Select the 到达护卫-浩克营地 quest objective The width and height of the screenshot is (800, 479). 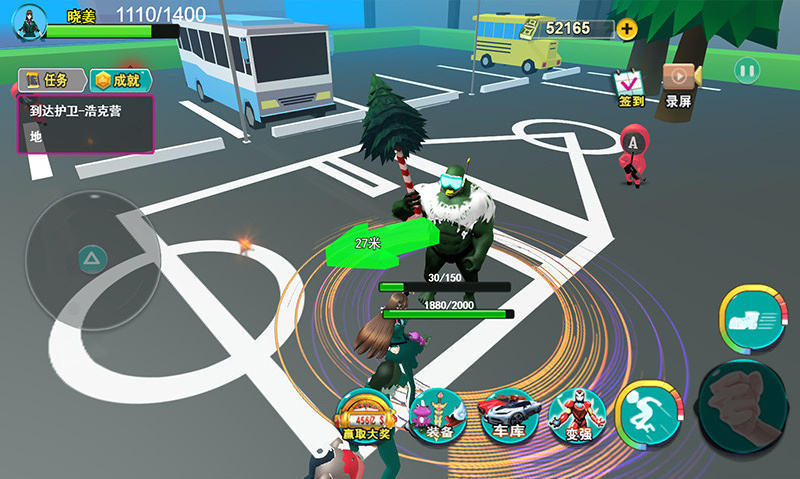(x=84, y=124)
